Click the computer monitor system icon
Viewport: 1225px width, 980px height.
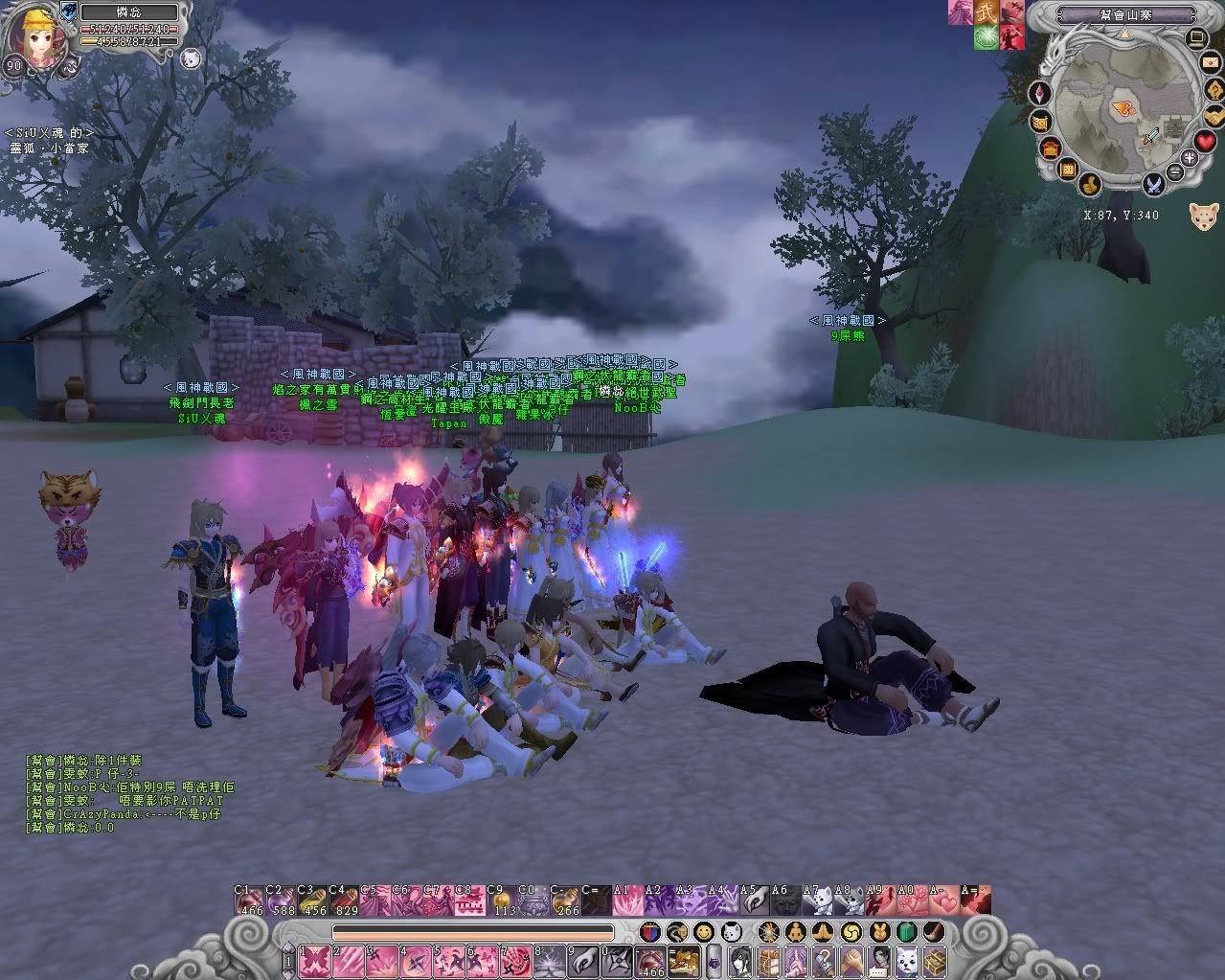(x=1196, y=38)
